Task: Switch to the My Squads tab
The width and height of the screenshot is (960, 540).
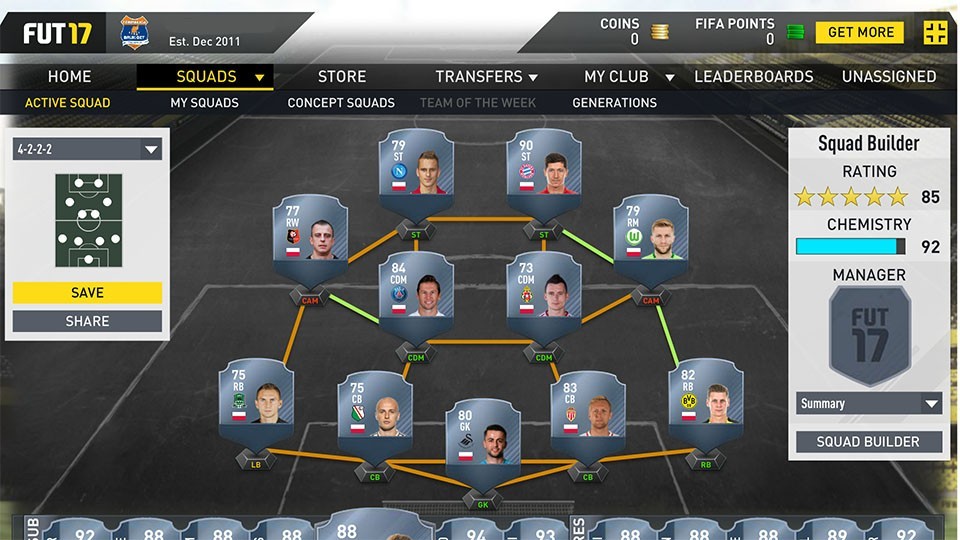Action: [204, 103]
